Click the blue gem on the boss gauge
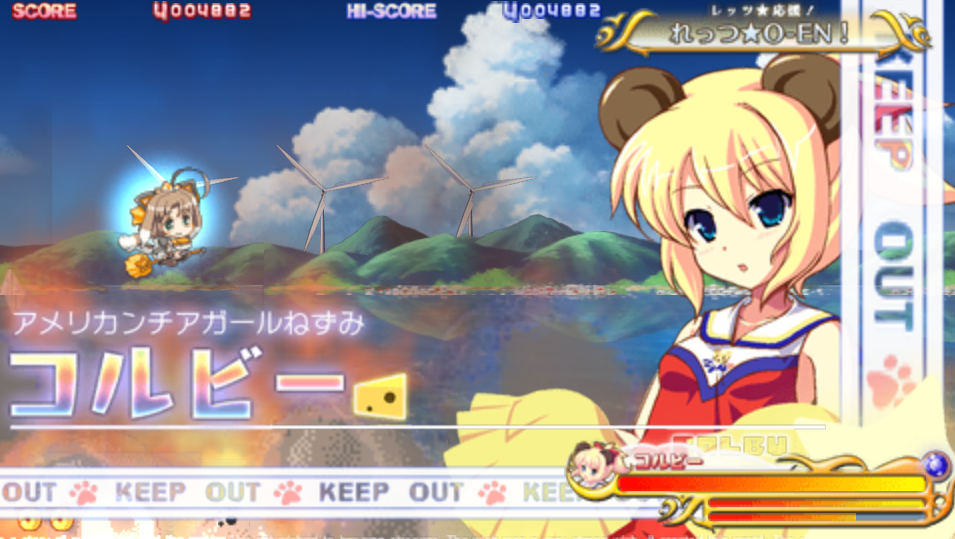 [935, 465]
